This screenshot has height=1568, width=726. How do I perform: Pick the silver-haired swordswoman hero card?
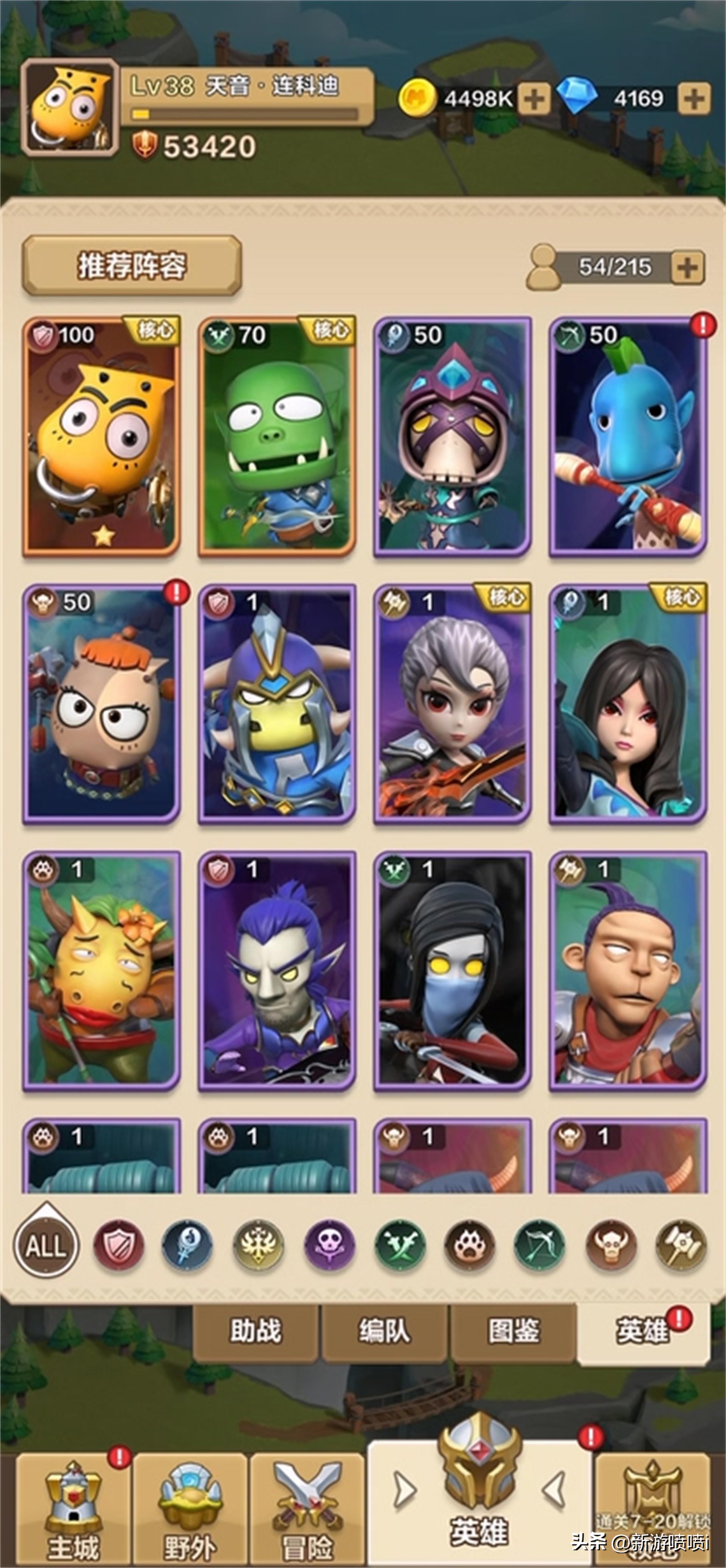(x=452, y=704)
